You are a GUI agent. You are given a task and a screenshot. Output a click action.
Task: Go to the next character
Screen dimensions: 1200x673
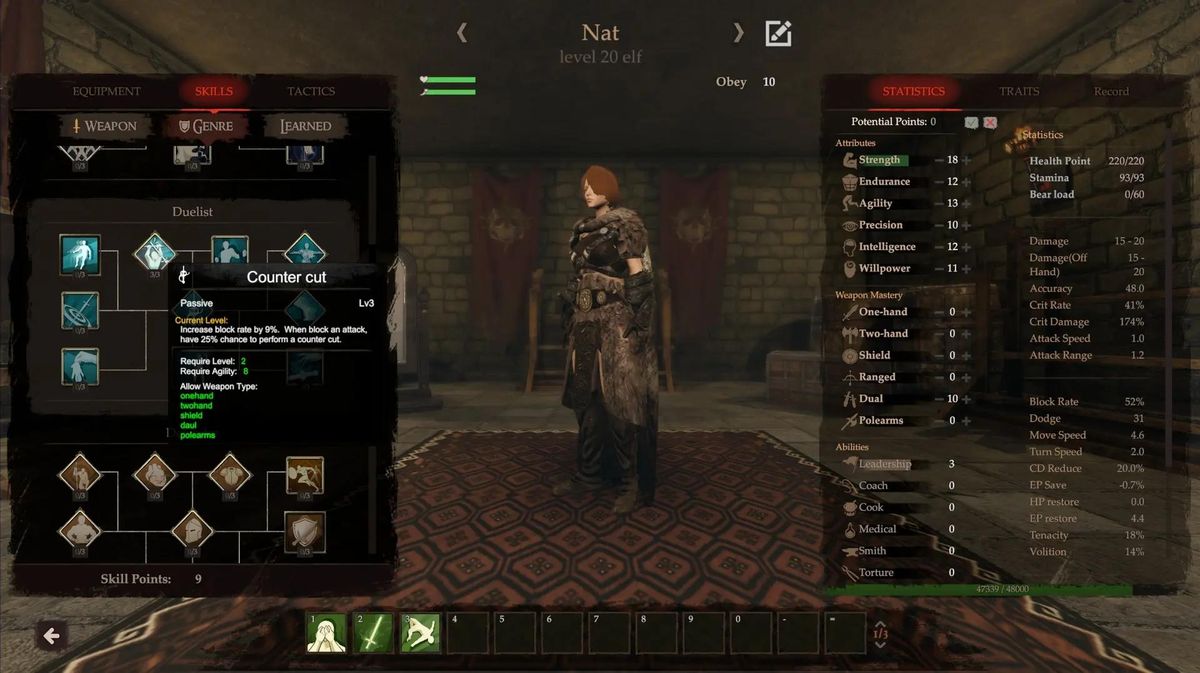(x=738, y=33)
